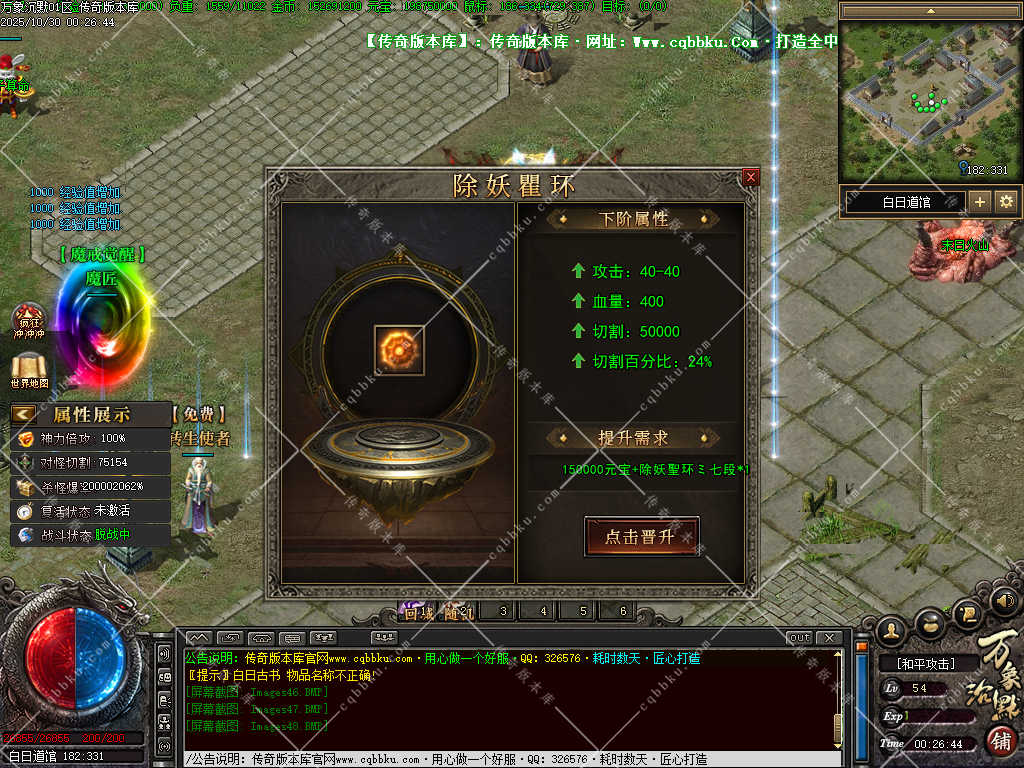Viewport: 1024px width, 768px height.
Task: Select hotbar slot number 6
Action: click(x=623, y=611)
